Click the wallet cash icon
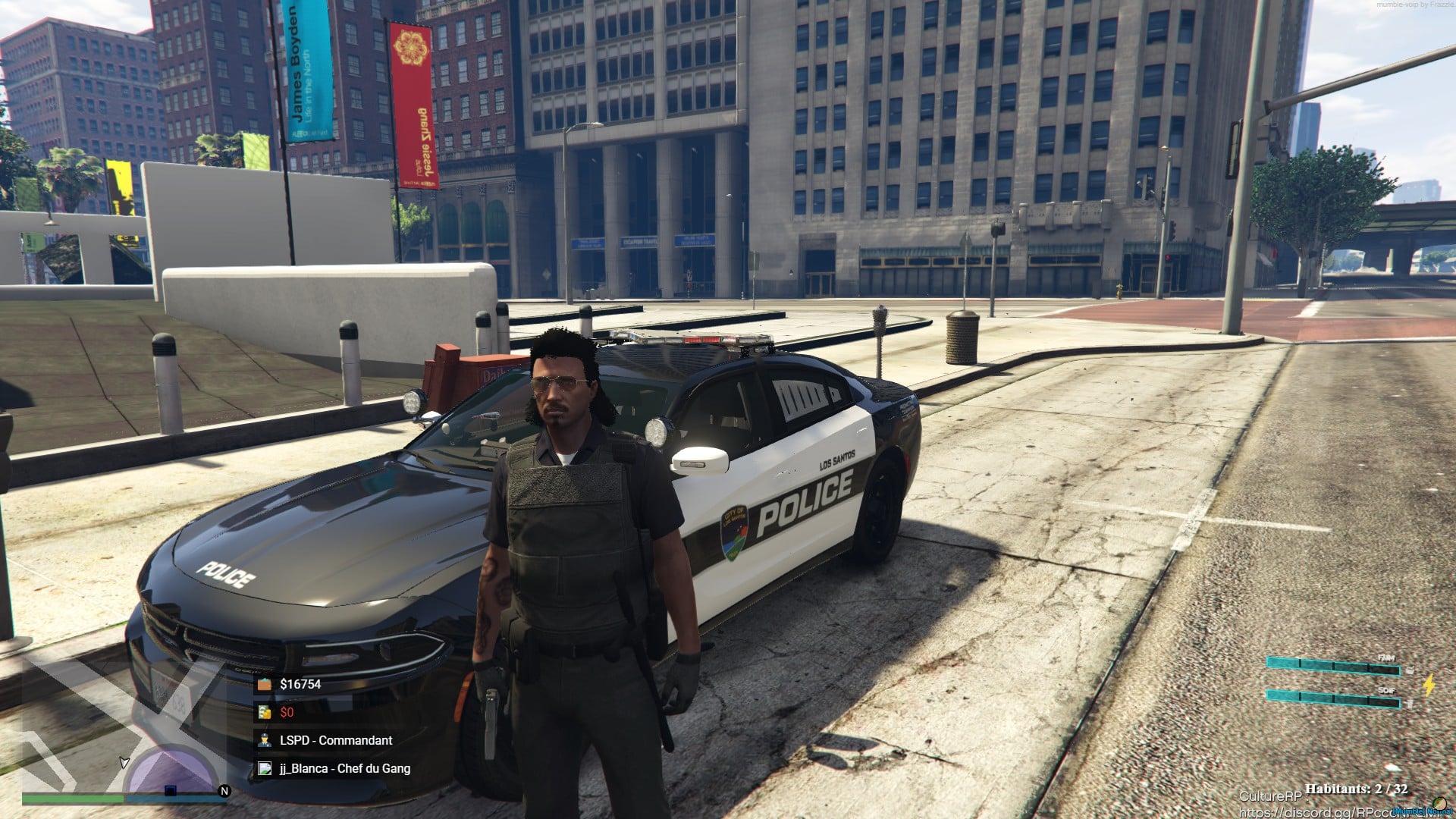1456x819 pixels. 264,684
